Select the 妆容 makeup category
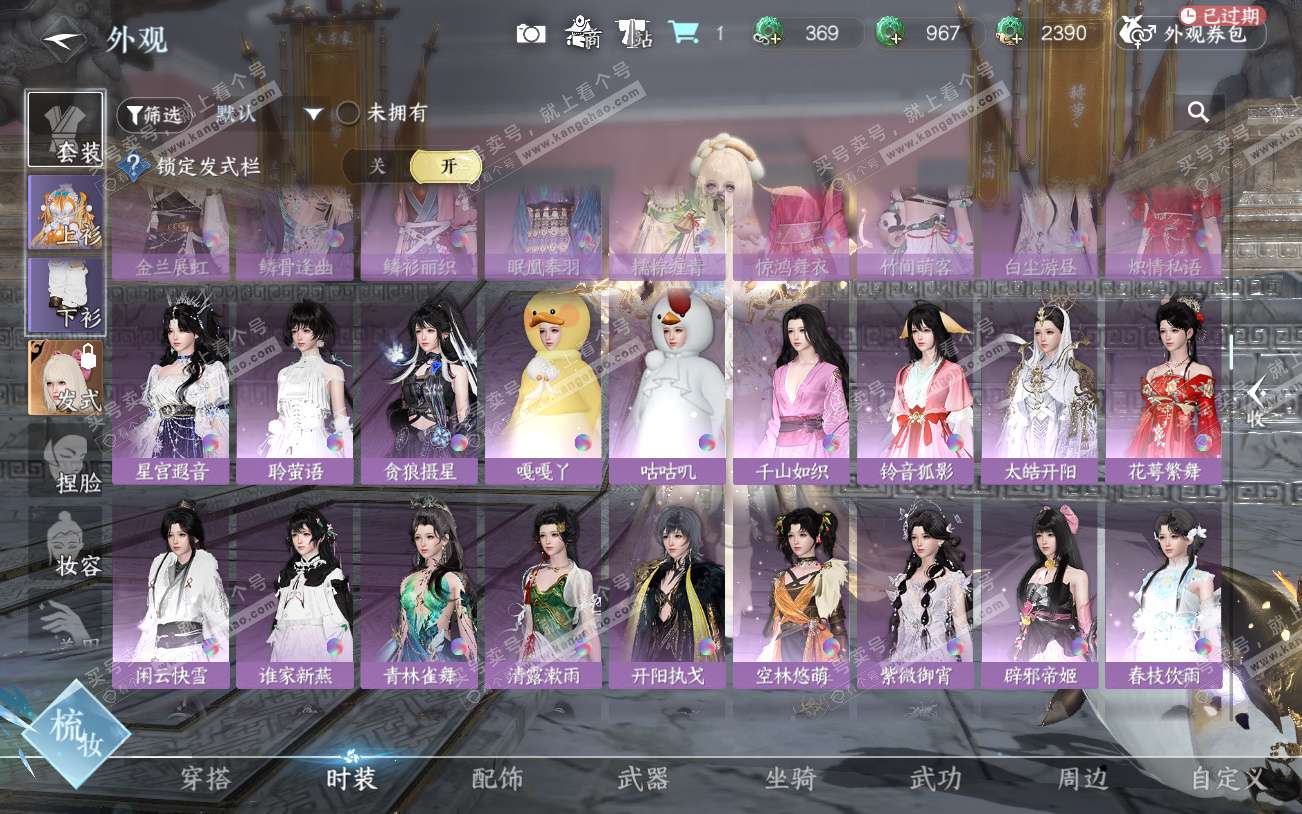The image size is (1302, 814). pyautogui.click(x=66, y=543)
